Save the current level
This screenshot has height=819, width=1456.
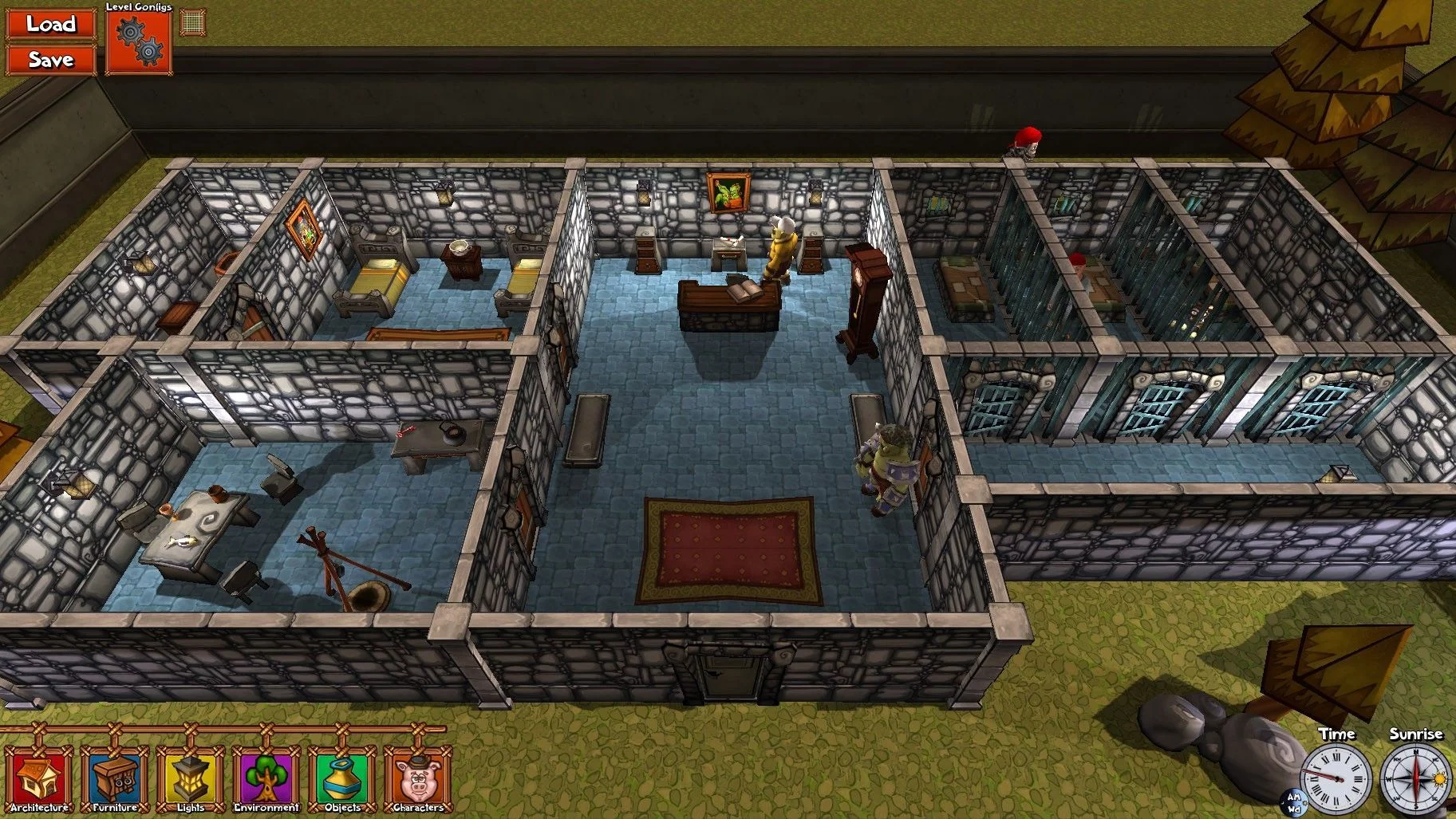(x=50, y=60)
